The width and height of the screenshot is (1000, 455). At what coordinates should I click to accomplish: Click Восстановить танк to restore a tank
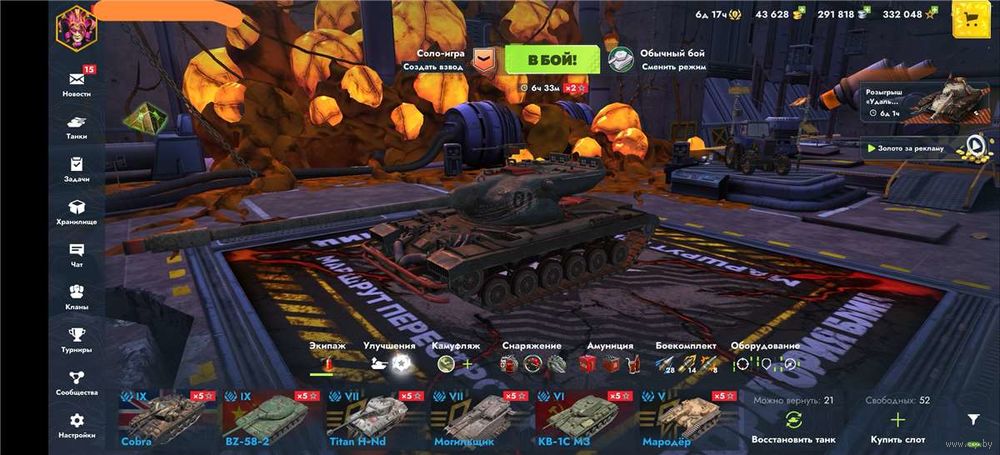point(792,427)
